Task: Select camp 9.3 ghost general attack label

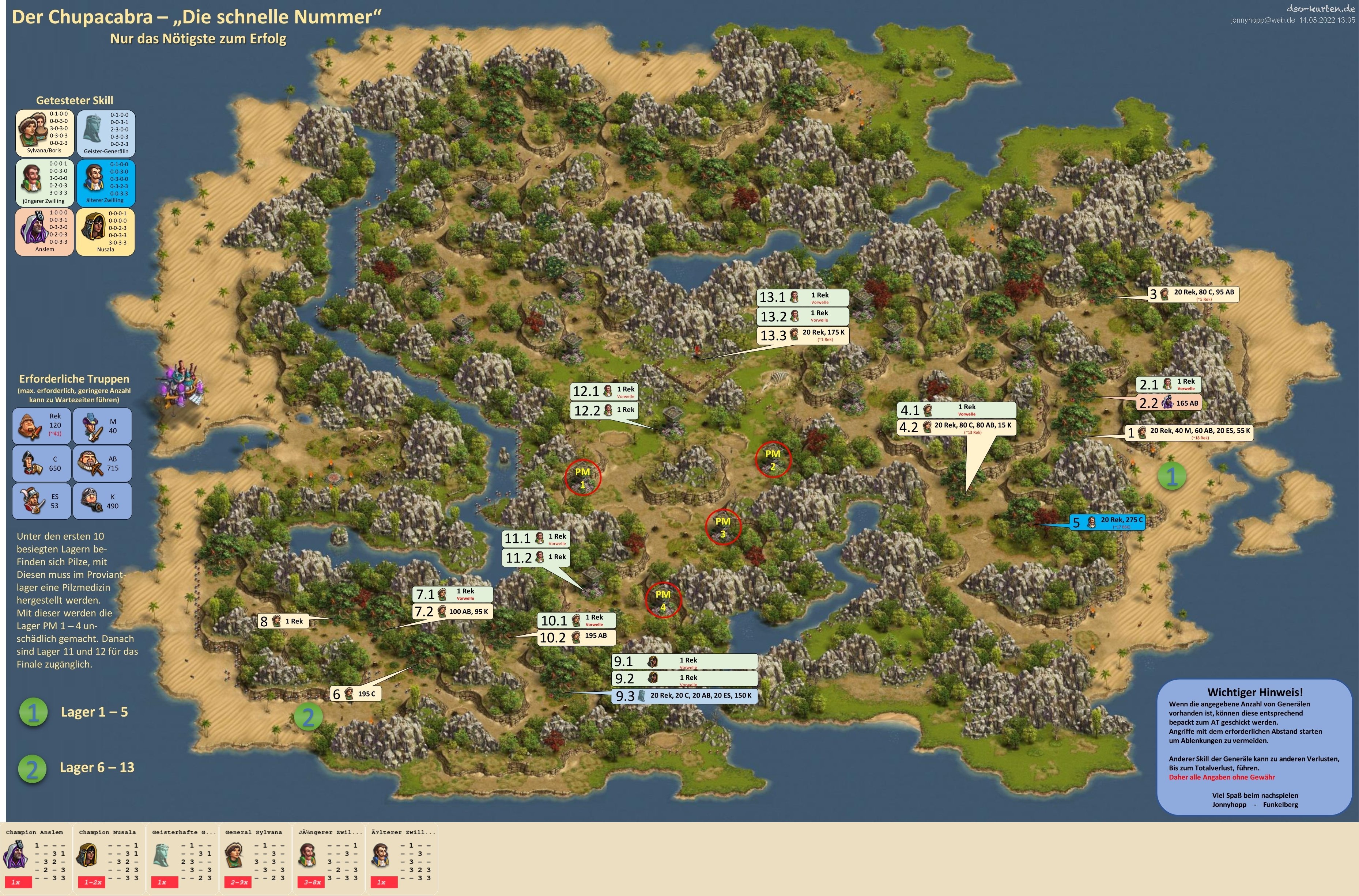Action: coord(685,695)
